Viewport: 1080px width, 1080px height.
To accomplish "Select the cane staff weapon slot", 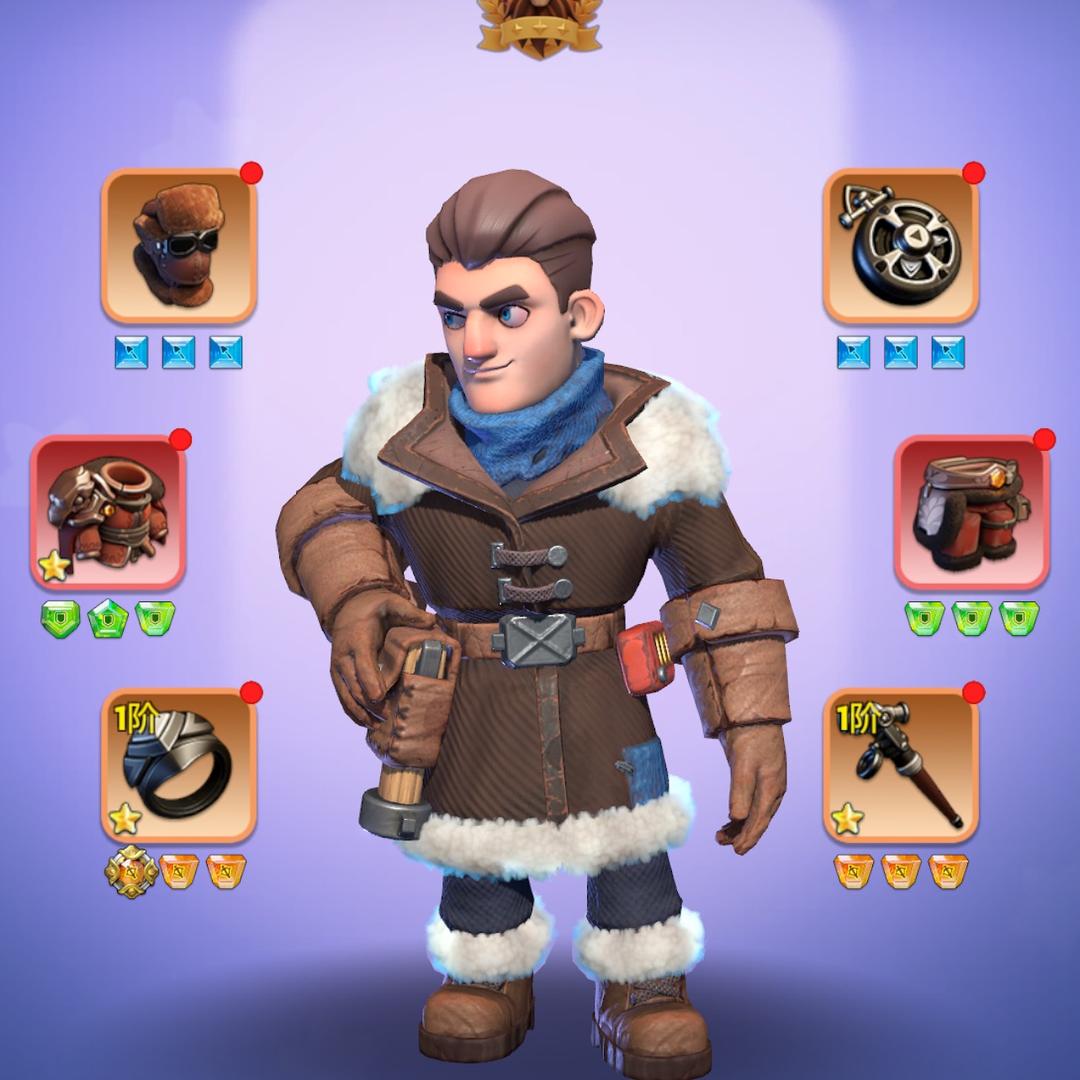I will (901, 765).
